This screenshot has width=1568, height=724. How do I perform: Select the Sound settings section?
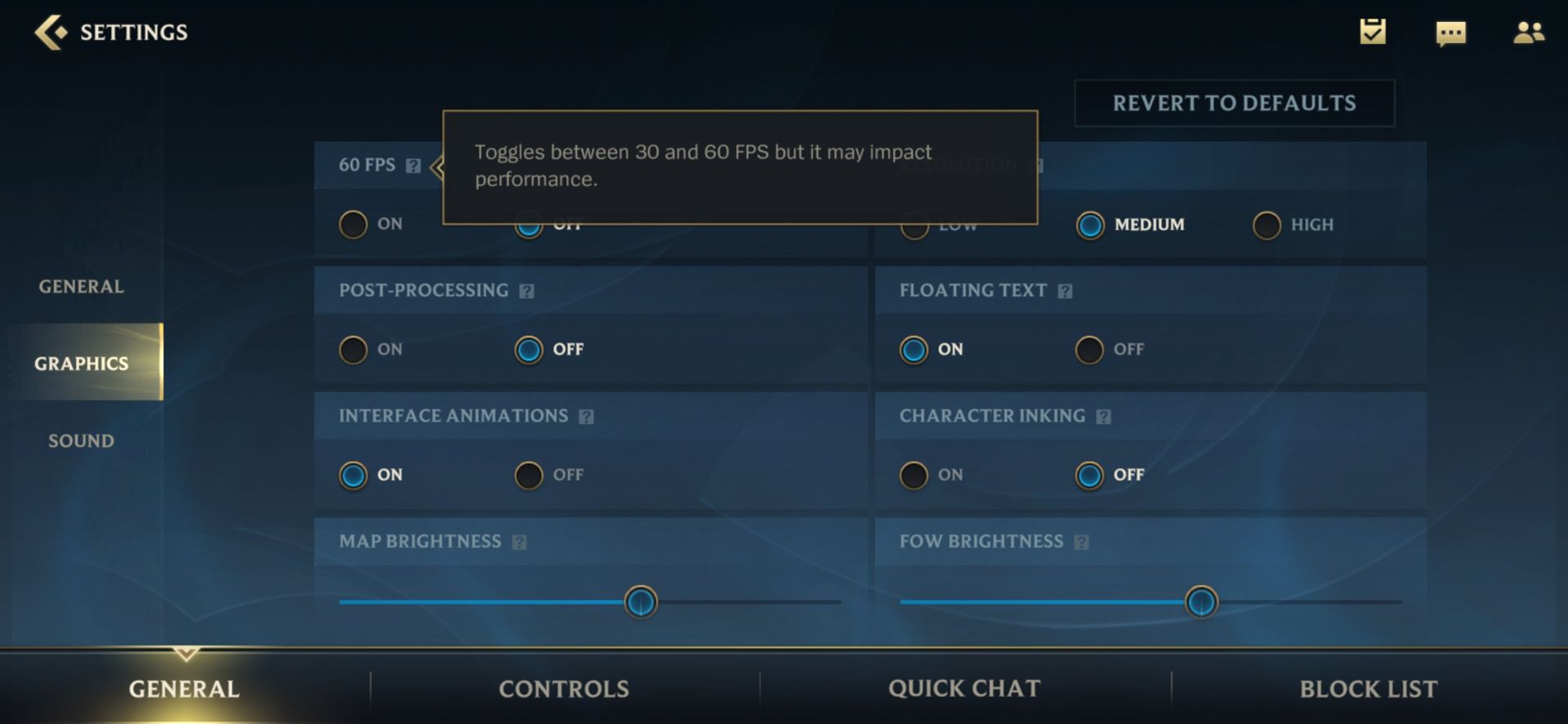pyautogui.click(x=79, y=440)
